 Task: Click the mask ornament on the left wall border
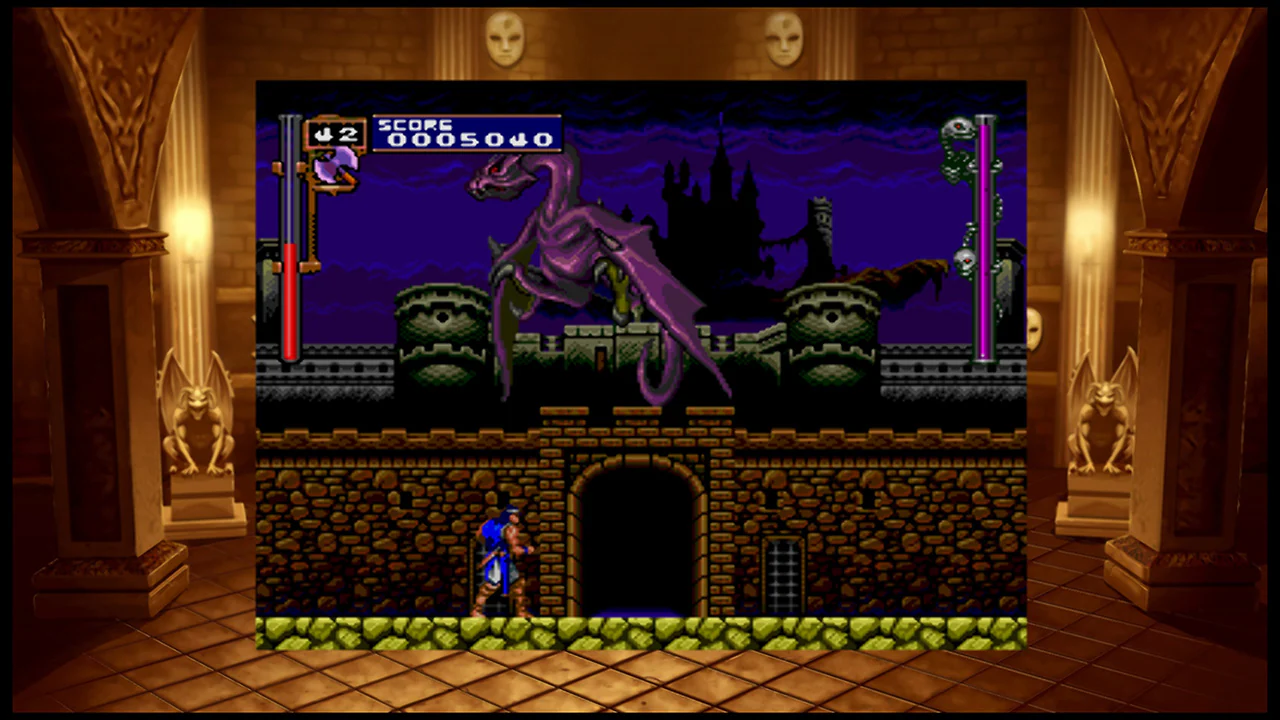(504, 38)
